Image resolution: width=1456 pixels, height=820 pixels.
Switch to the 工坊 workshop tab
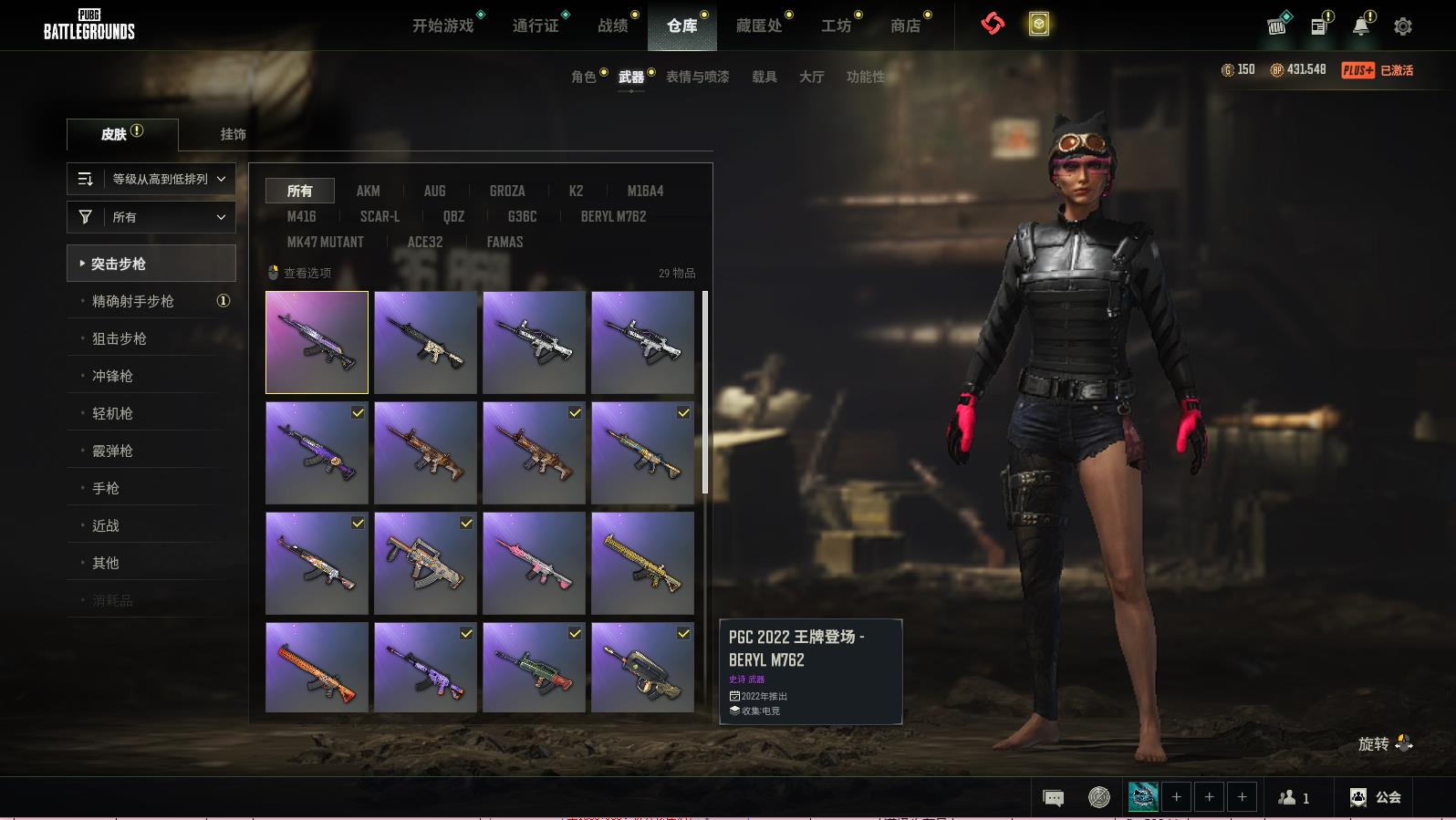point(836,26)
